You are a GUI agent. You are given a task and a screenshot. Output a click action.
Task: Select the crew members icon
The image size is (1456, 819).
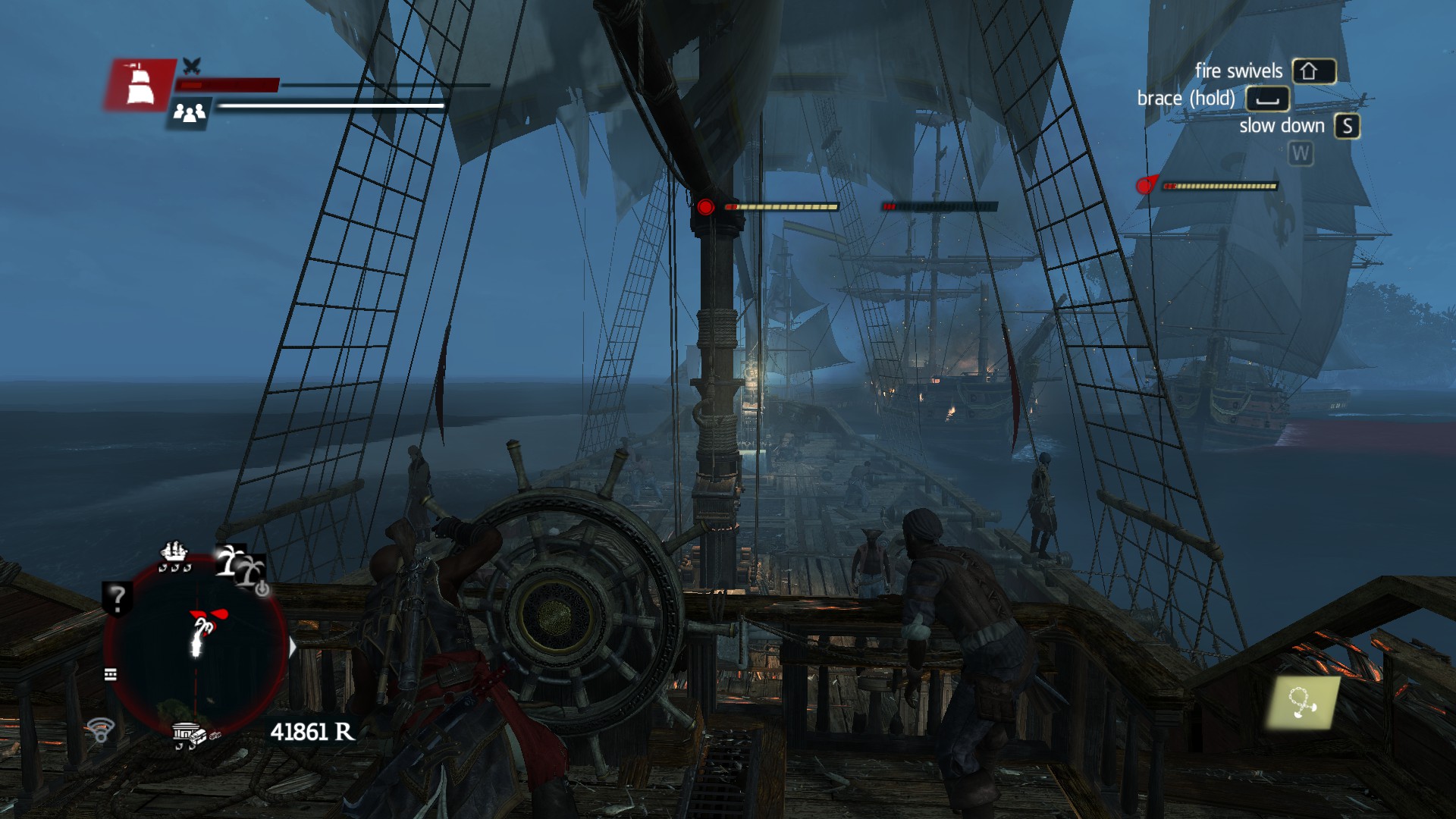(x=189, y=113)
